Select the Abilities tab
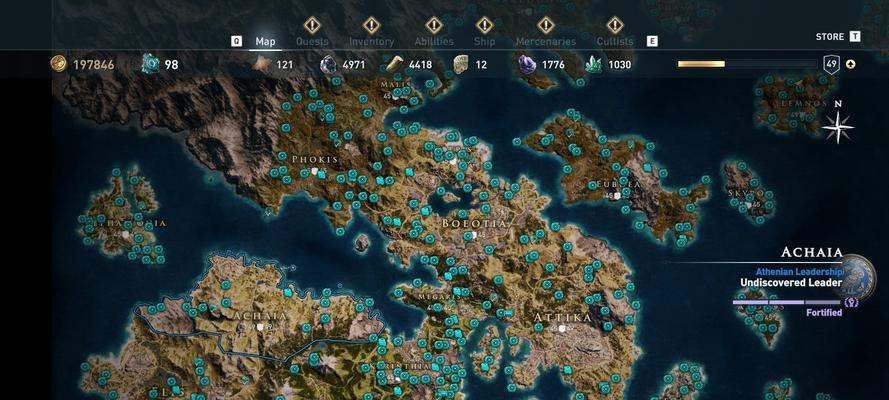 433,41
